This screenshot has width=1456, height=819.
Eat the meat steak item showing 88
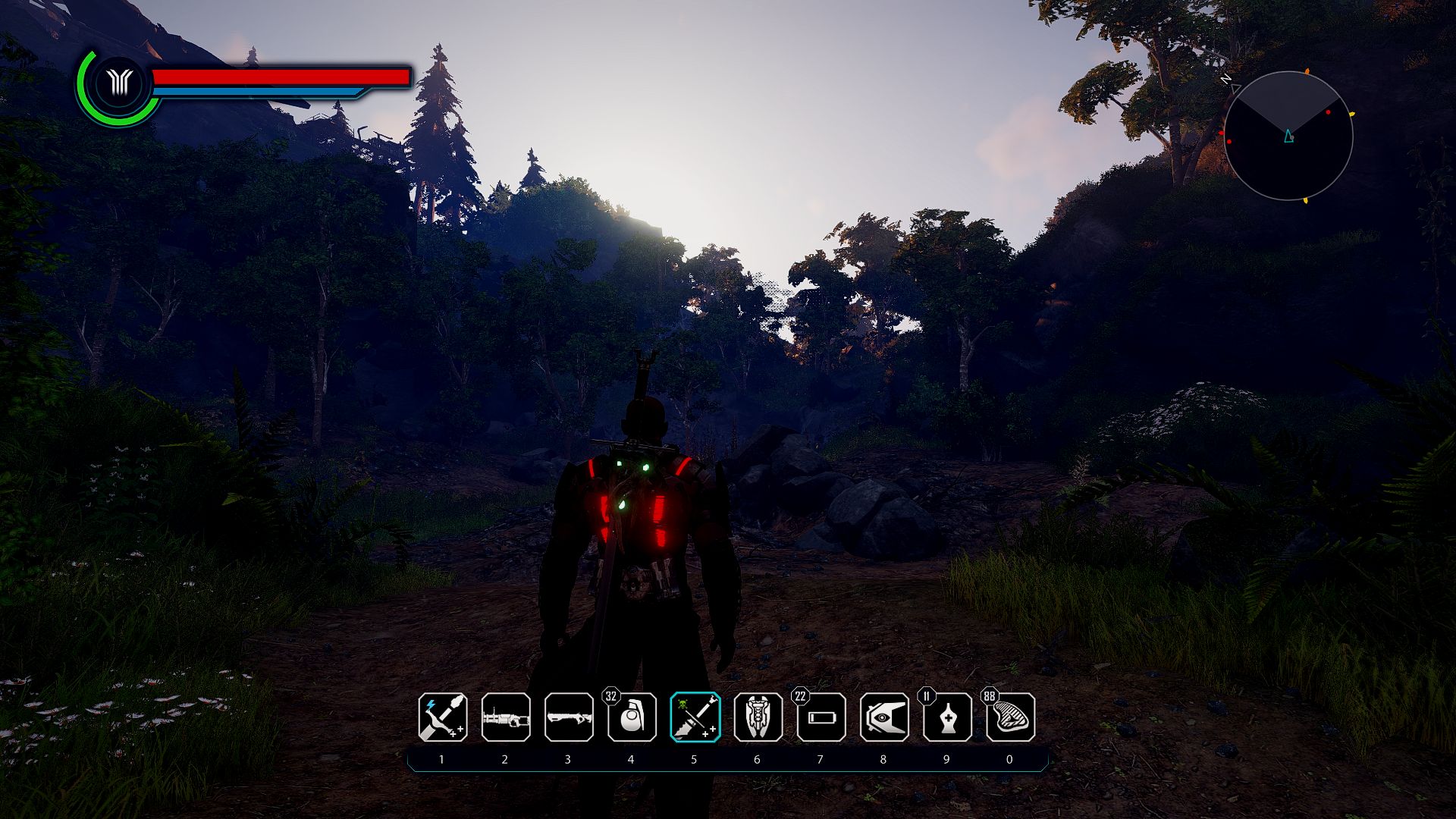(x=1010, y=717)
